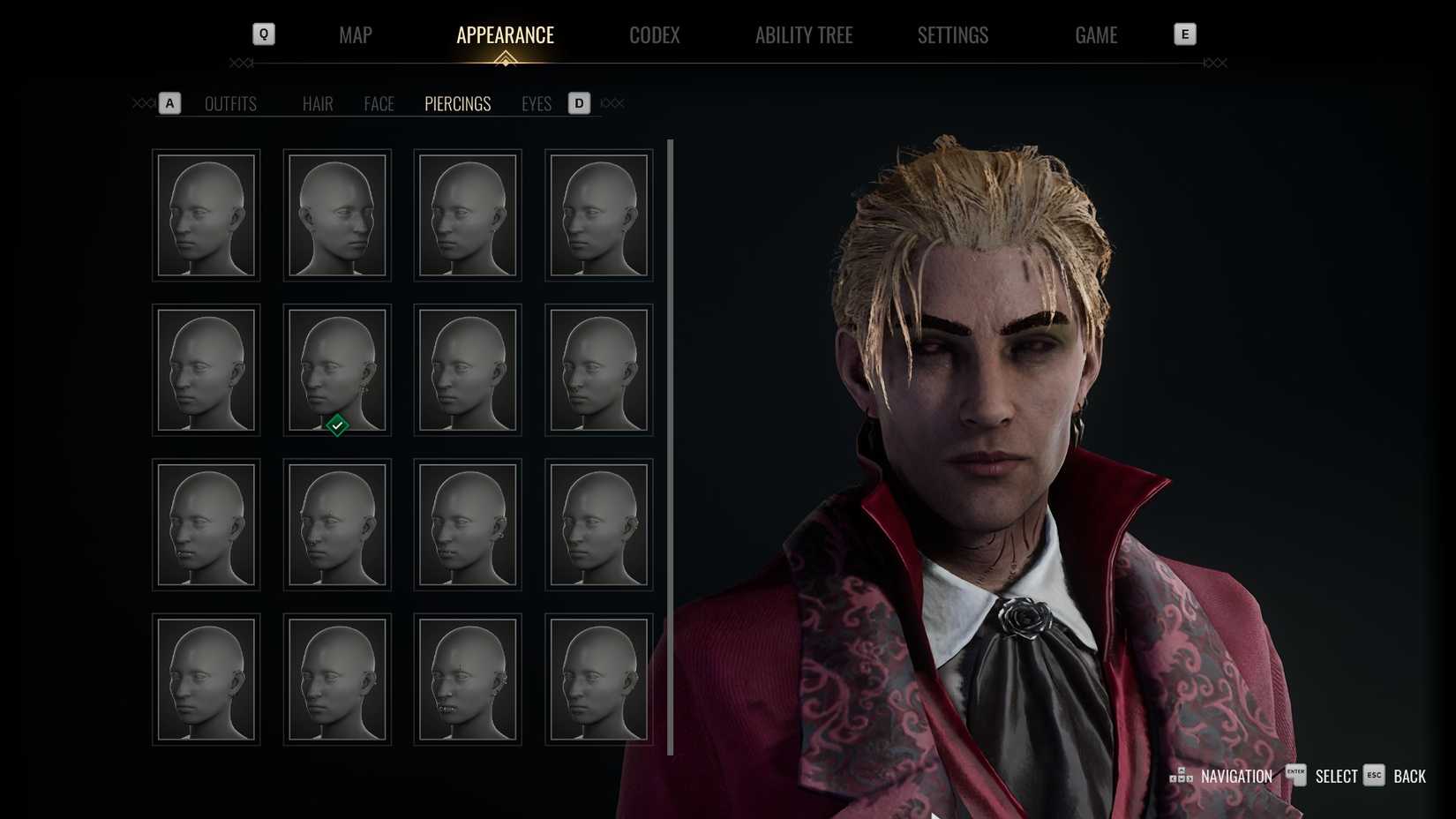Click the A key icon beside Outfits
The height and width of the screenshot is (819, 1456).
click(x=169, y=103)
